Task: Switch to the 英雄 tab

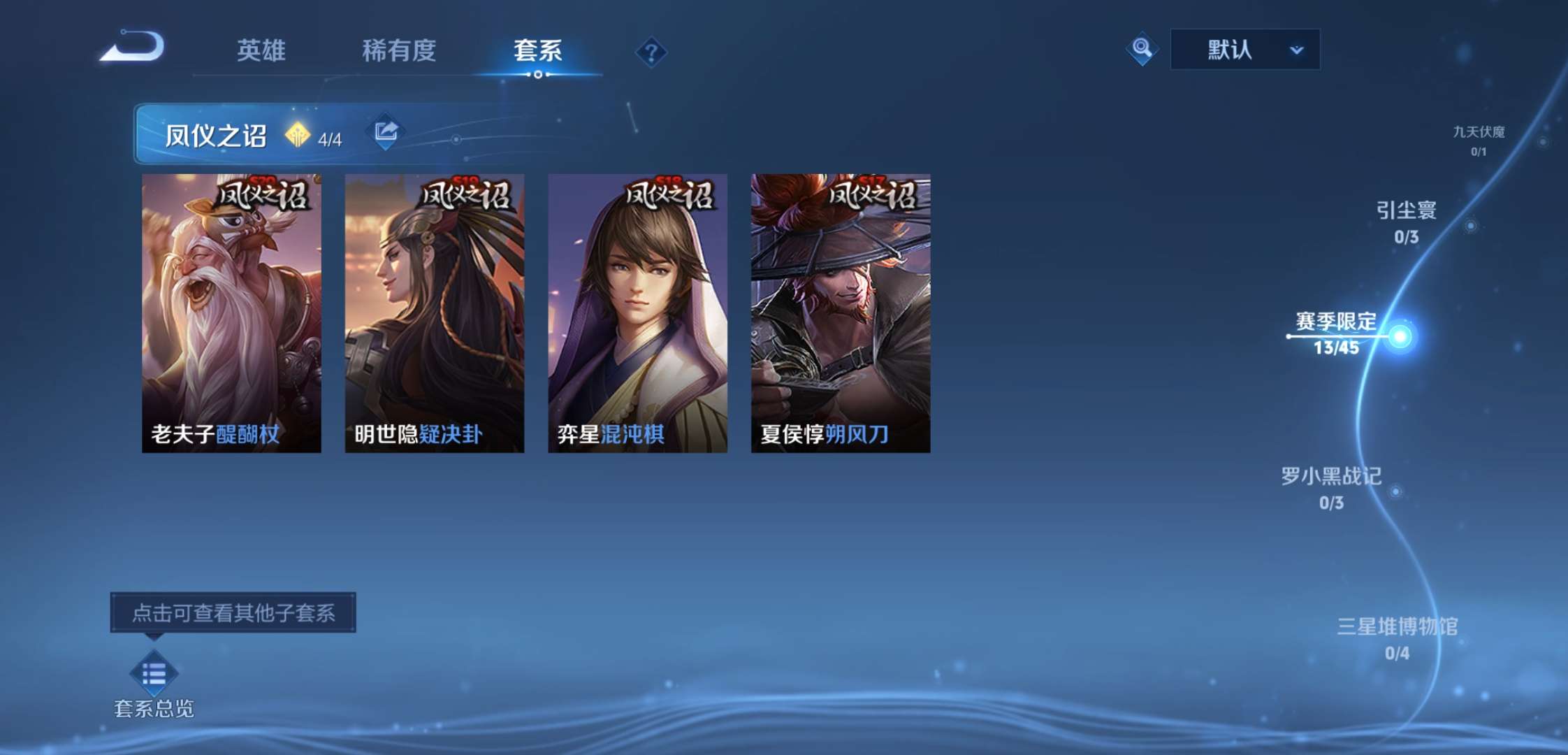Action: [x=259, y=51]
